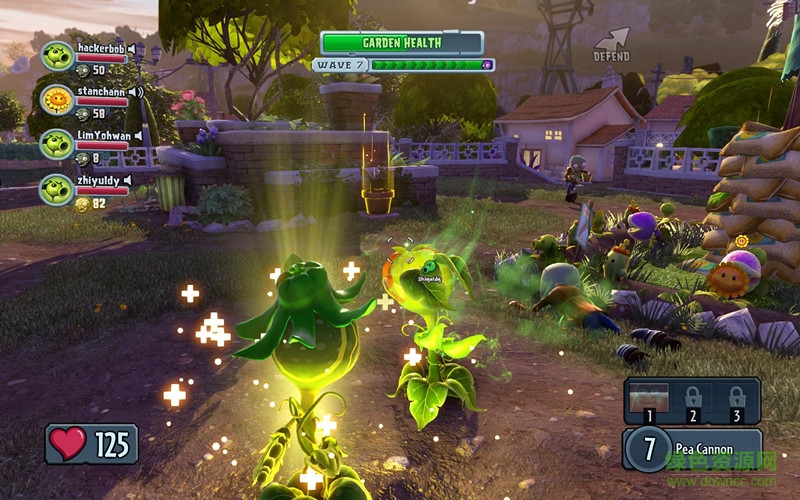Select the locked ability slot 2

click(x=693, y=398)
